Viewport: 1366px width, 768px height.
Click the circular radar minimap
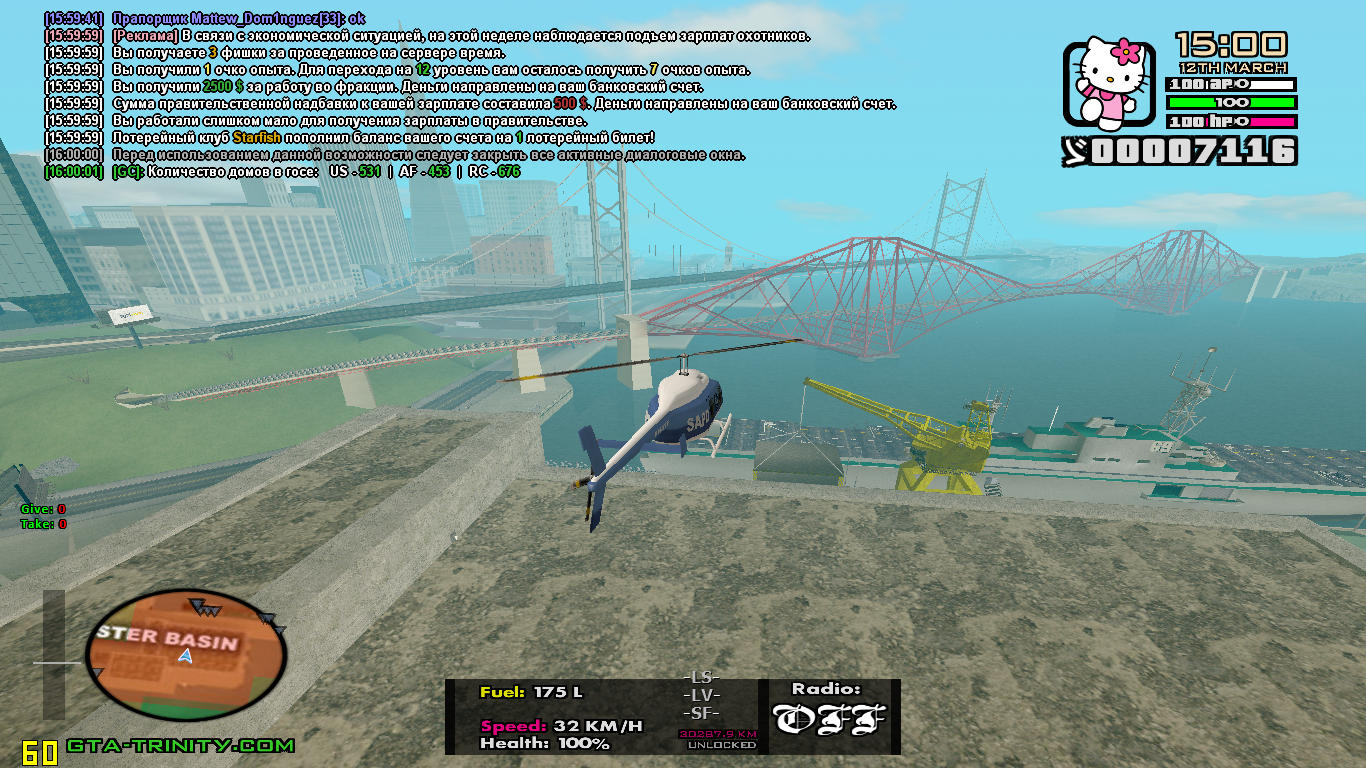[x=186, y=655]
